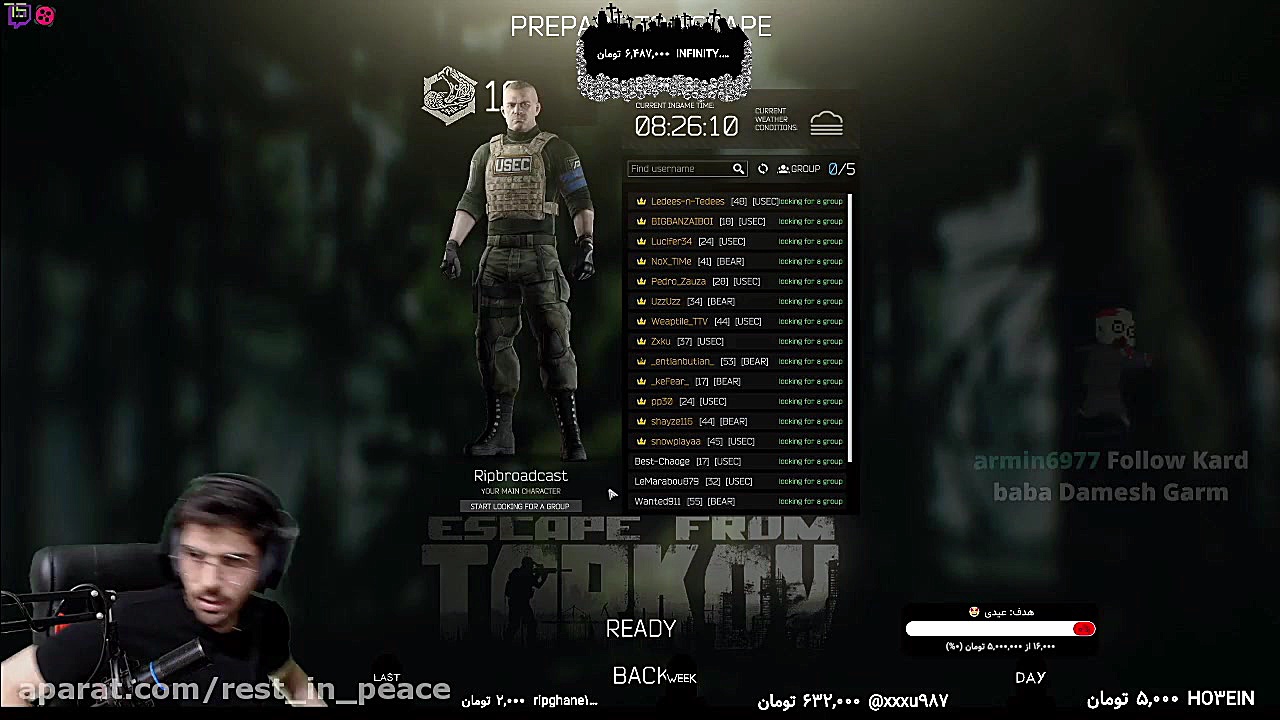Pick NoX_TIMe from the group list

coord(670,261)
